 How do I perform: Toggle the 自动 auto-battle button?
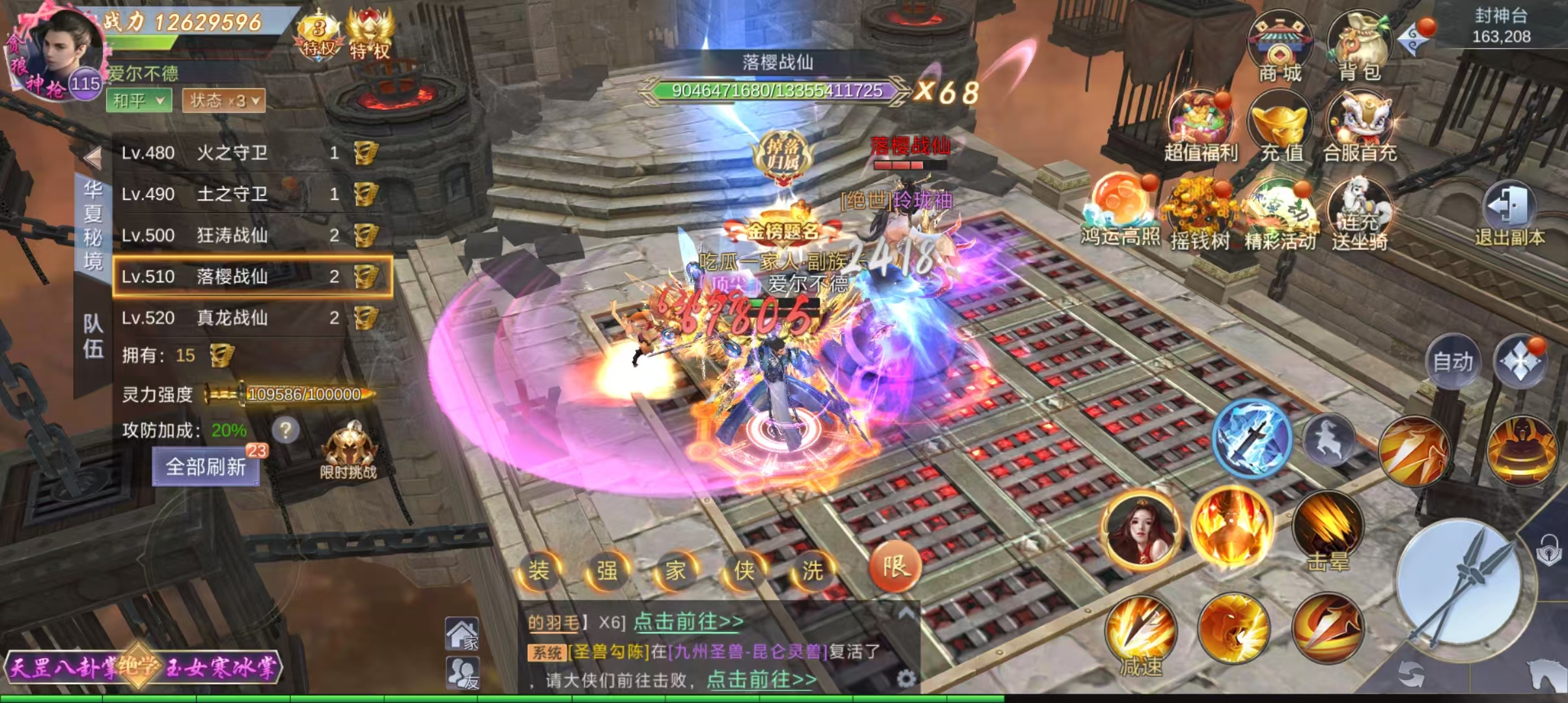tap(1453, 362)
